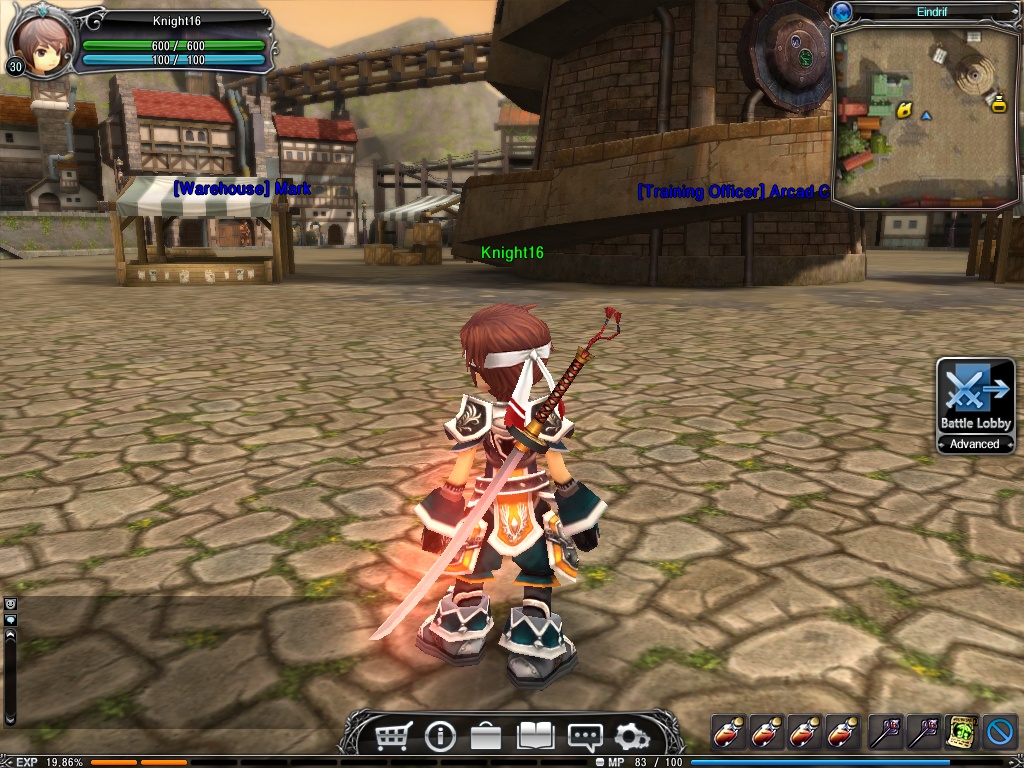Click the yellow potion shop minimap marker
1024x768 pixels.
click(x=998, y=101)
